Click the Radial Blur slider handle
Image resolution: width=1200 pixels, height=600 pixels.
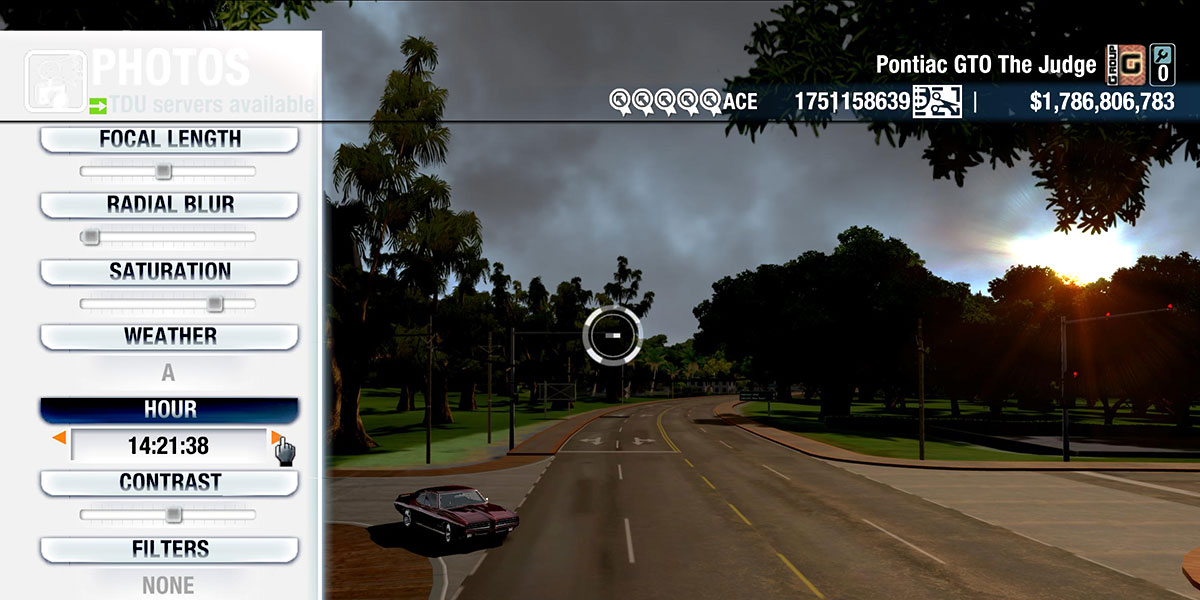pos(91,237)
